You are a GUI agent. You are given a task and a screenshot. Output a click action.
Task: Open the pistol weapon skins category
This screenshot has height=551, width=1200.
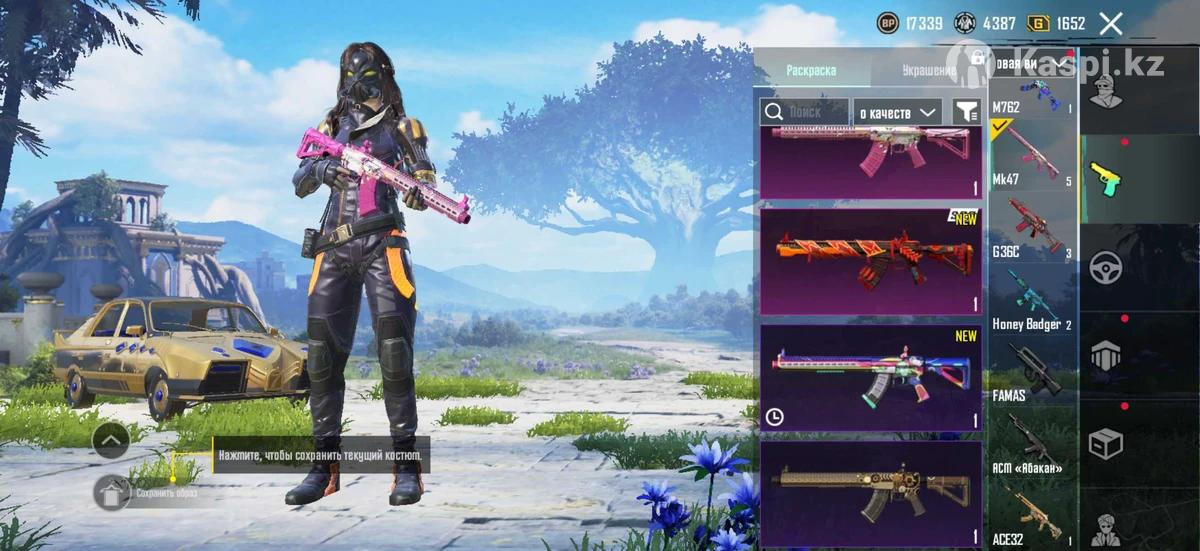click(x=1105, y=179)
